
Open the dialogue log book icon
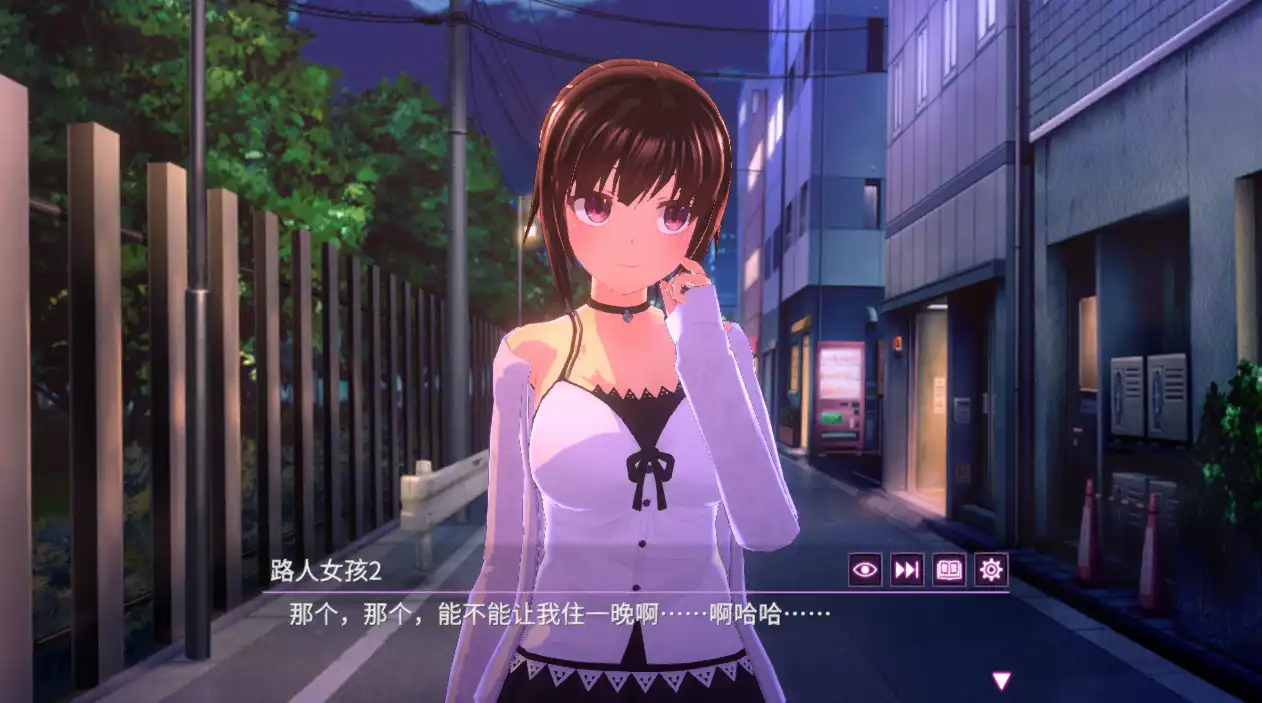(x=949, y=570)
